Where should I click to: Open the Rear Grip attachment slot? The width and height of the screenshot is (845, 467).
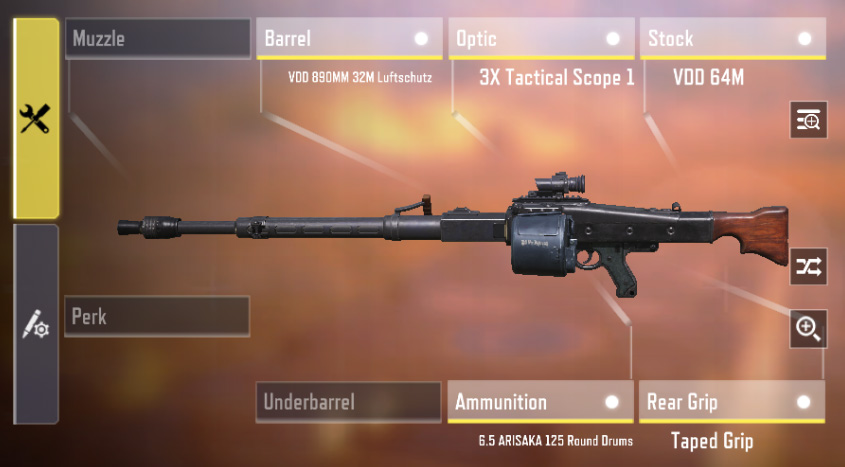[x=732, y=402]
